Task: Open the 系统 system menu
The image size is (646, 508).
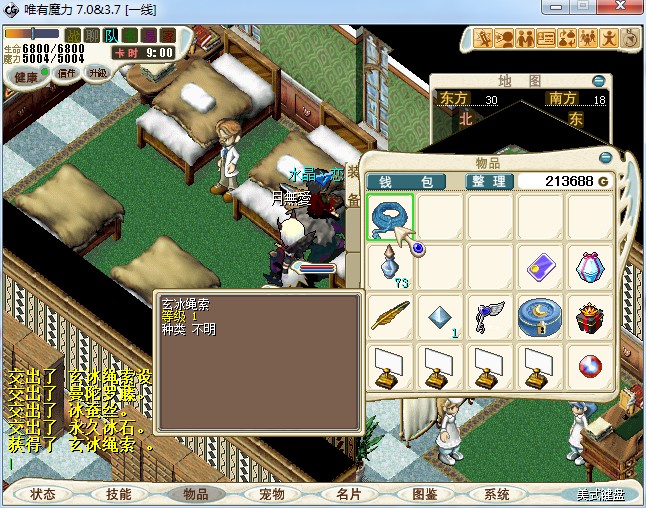Action: [497, 494]
